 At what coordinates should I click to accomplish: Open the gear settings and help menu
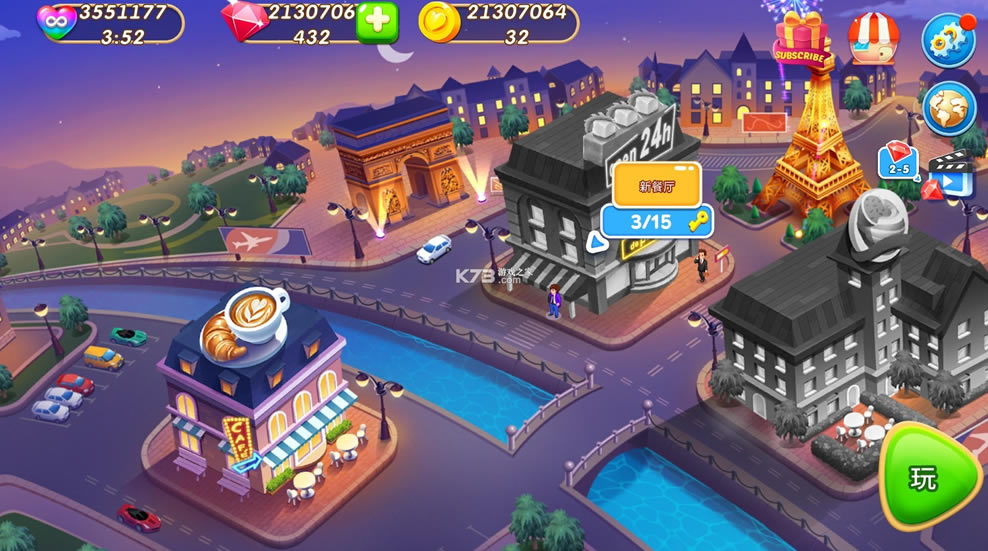pos(947,40)
